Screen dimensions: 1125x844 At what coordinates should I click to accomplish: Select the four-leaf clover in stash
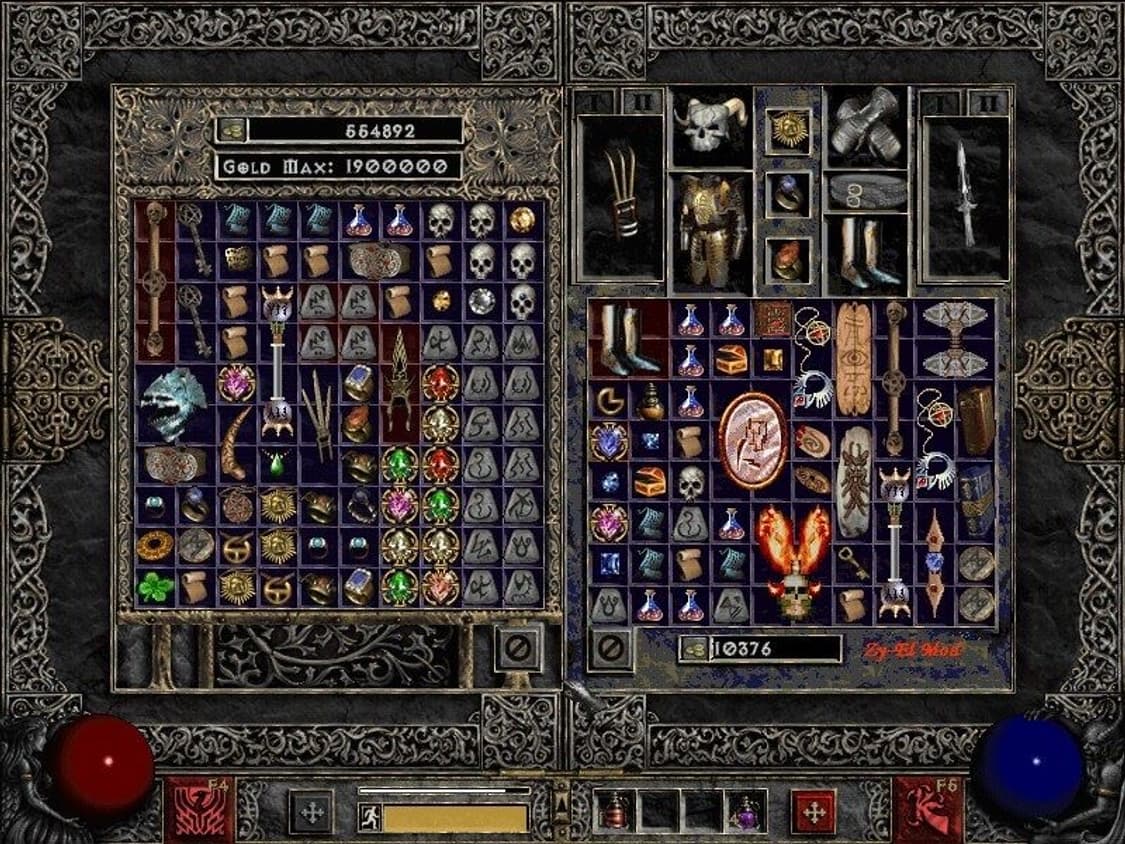click(155, 587)
